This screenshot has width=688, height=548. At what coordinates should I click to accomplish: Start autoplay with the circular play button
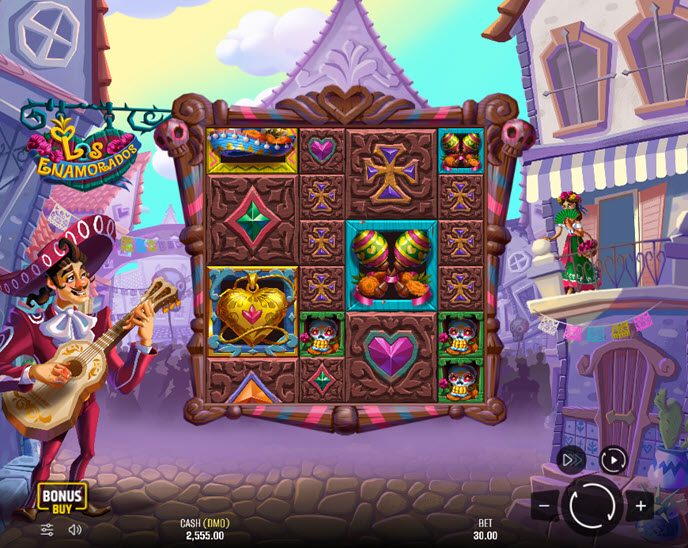click(613, 460)
